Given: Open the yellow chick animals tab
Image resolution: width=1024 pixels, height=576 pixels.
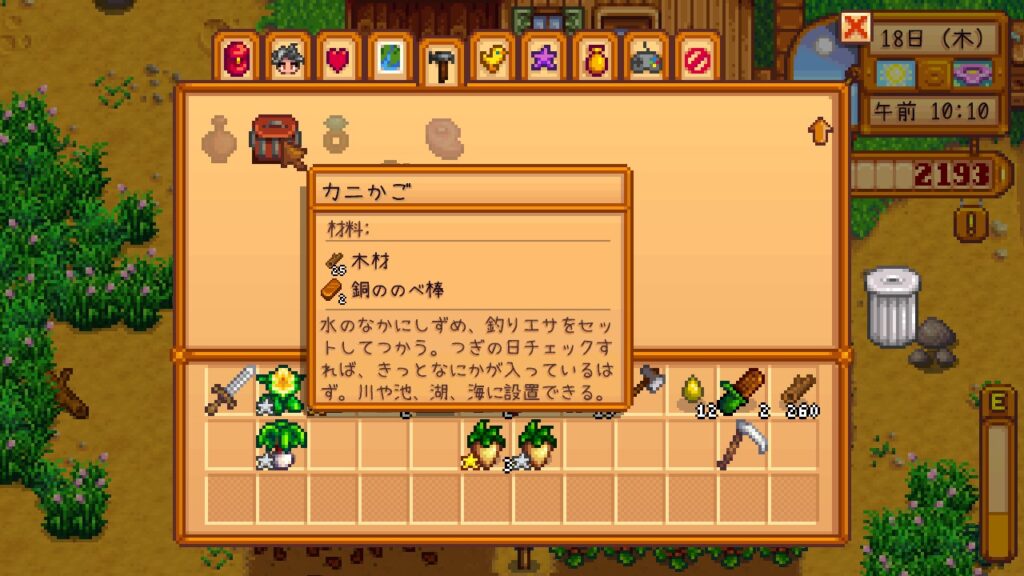Looking at the screenshot, I should (x=491, y=60).
